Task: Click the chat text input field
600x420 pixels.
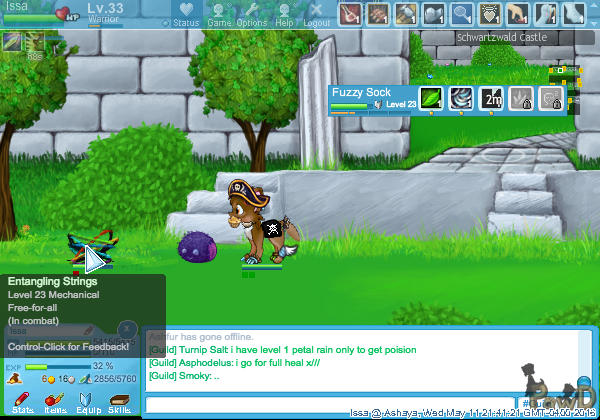Action: click(330, 405)
